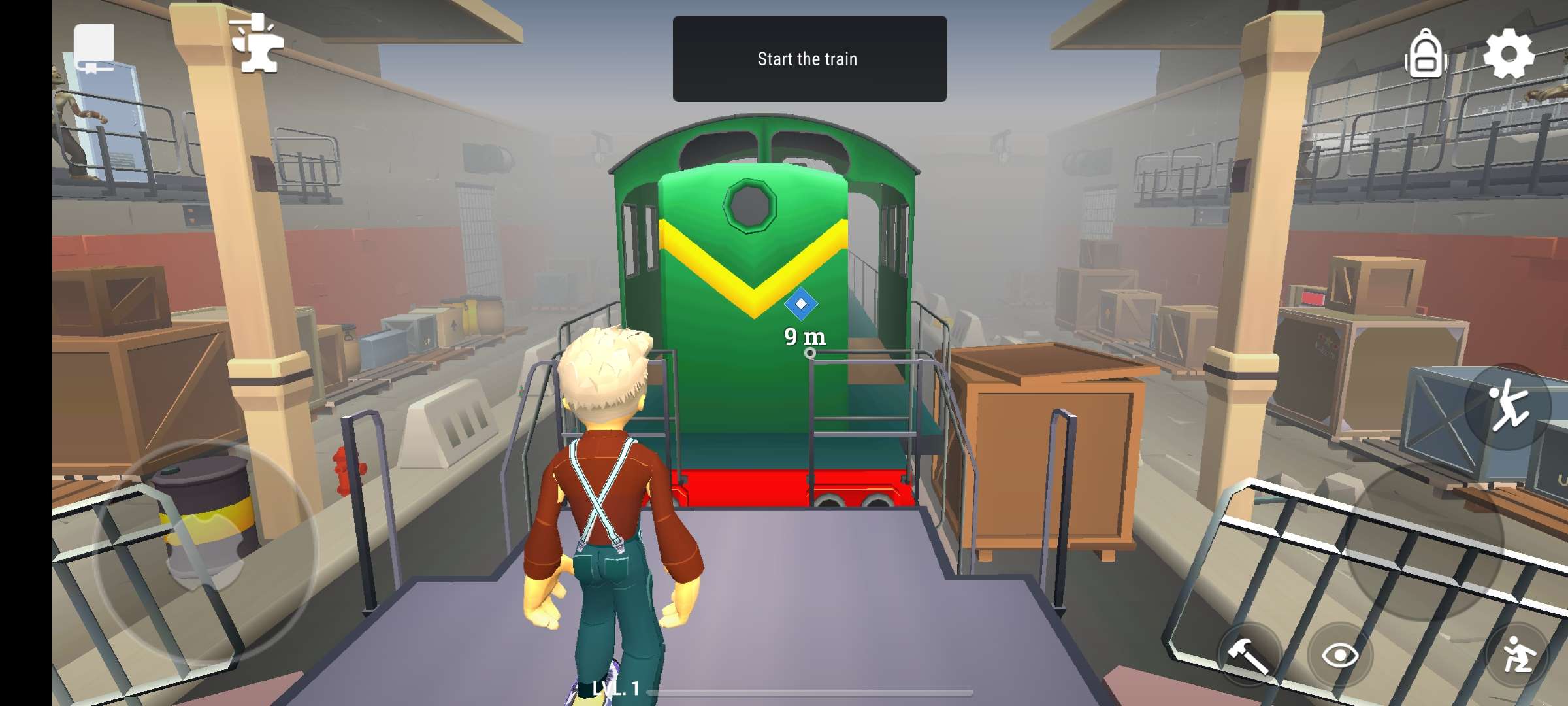Activate the crouch button
The width and height of the screenshot is (1568, 706).
pyautogui.click(x=1517, y=655)
